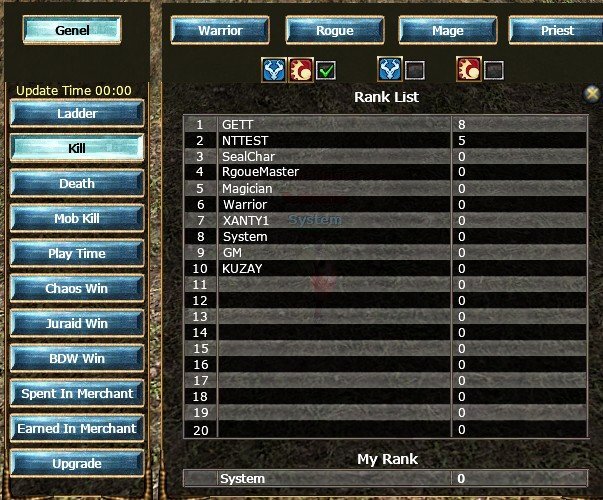The width and height of the screenshot is (603, 500).
Task: Switch to the Kill ranking
Action: tap(77, 148)
